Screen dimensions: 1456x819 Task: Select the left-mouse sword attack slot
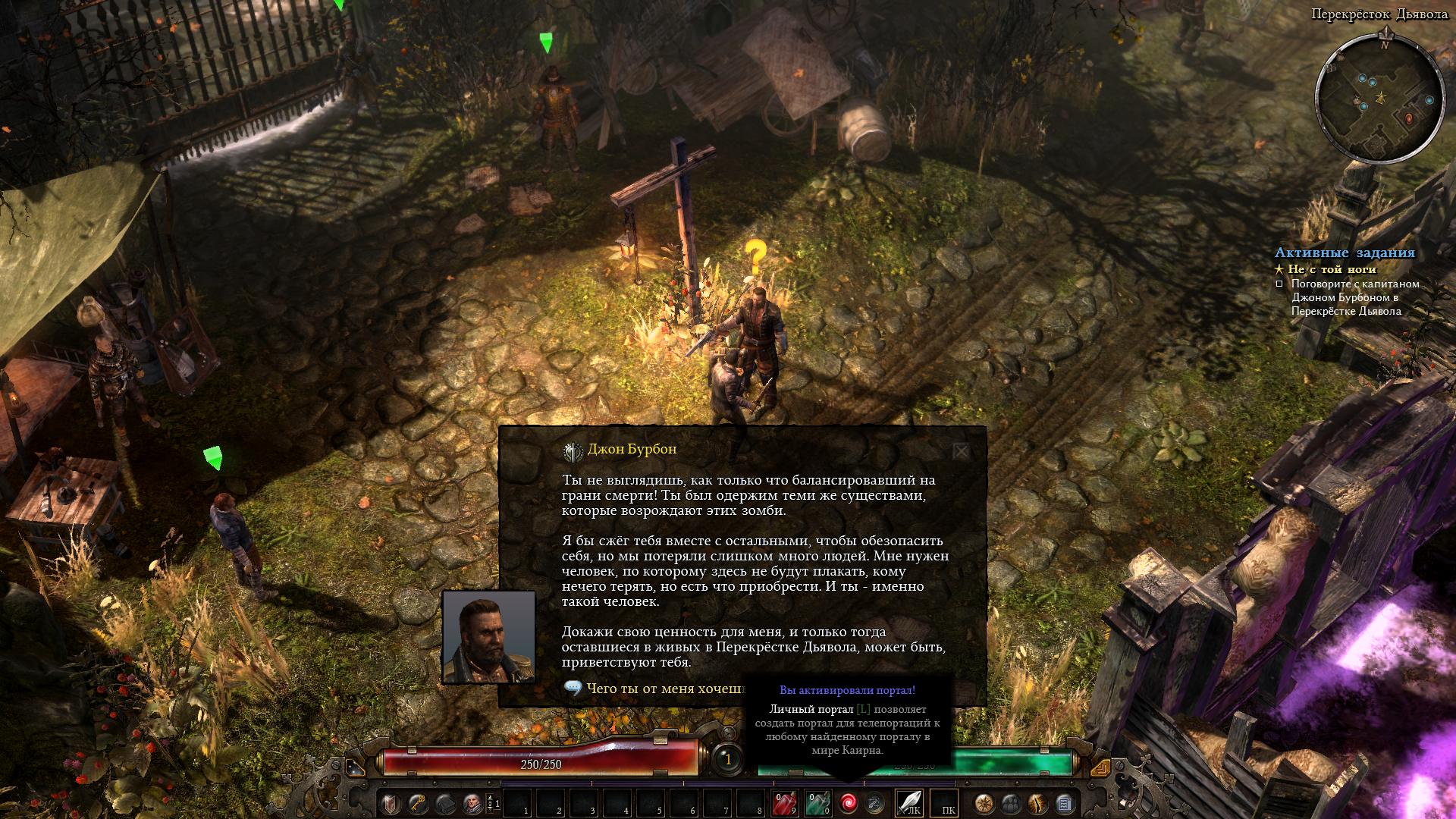point(909,803)
